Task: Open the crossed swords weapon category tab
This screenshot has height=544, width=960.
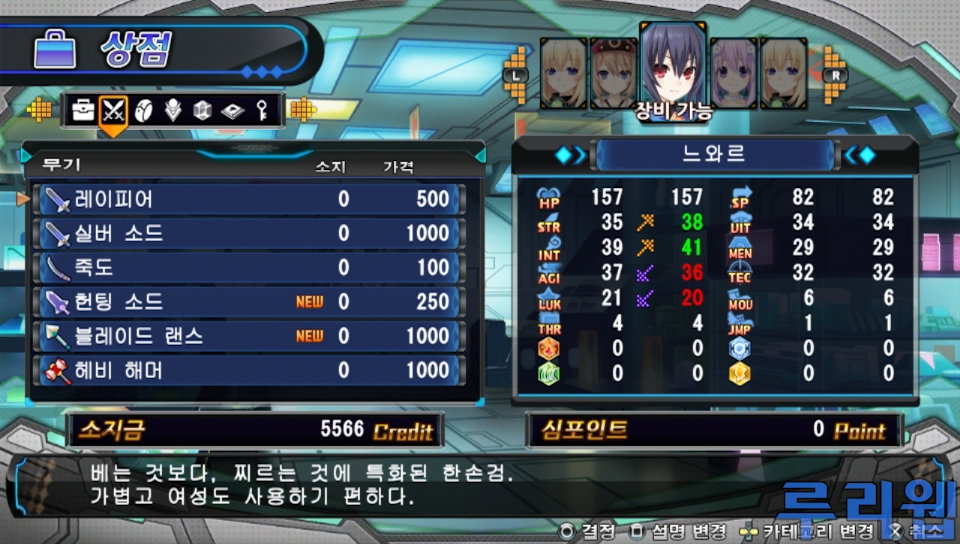Action: (x=114, y=110)
